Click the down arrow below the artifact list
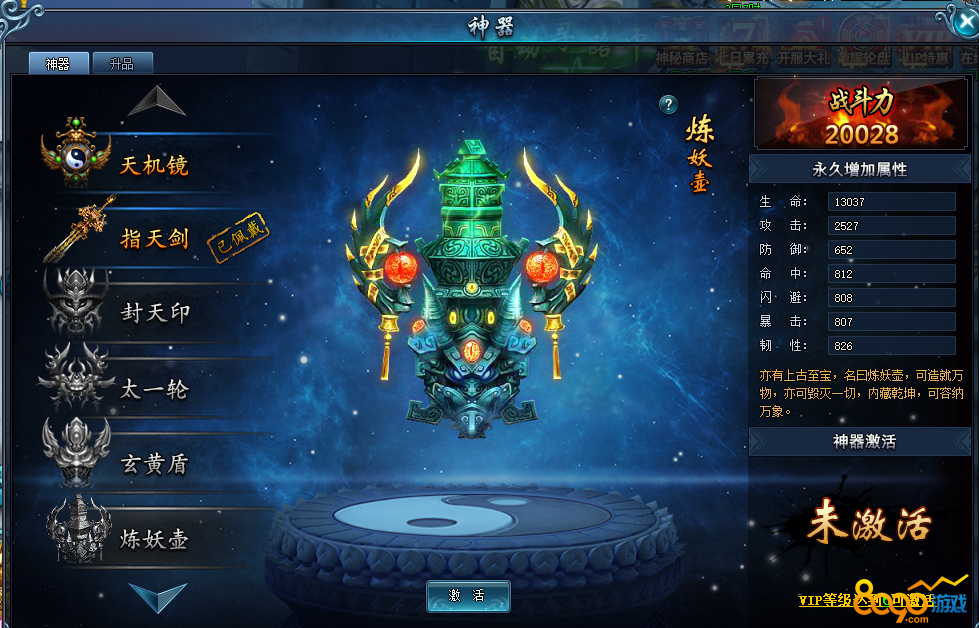 (157, 597)
